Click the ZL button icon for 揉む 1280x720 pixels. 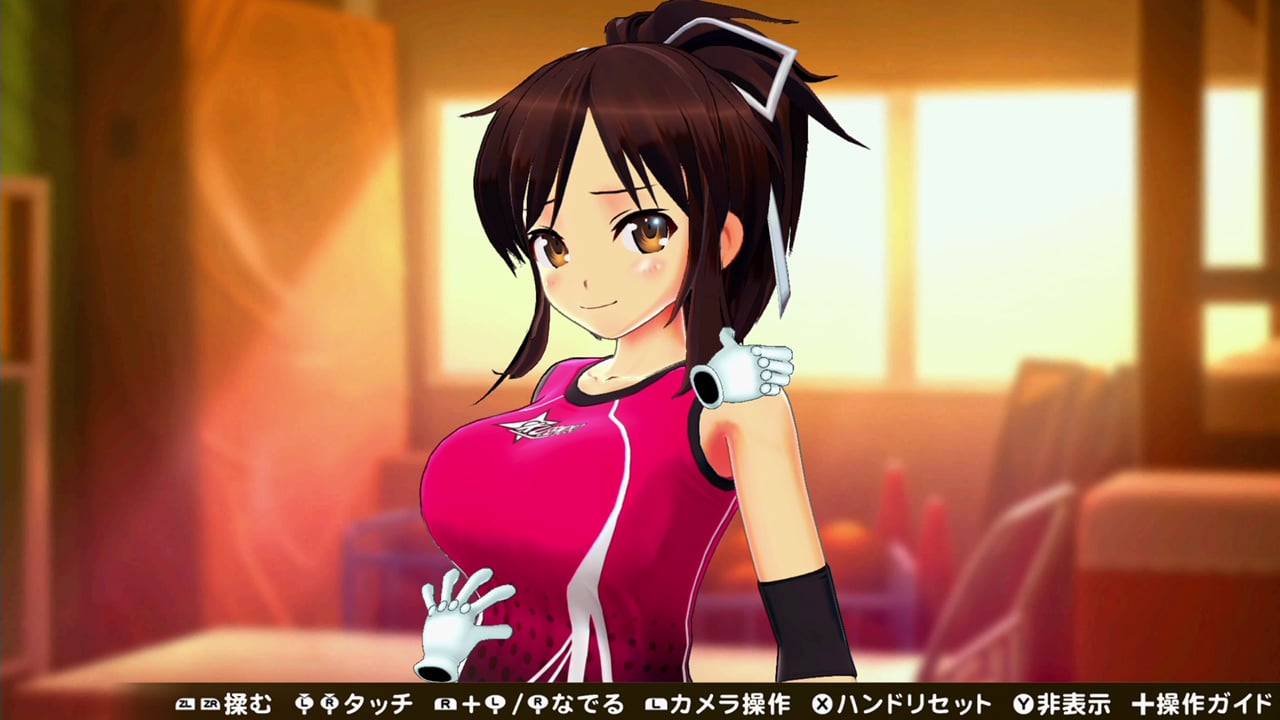(x=186, y=705)
